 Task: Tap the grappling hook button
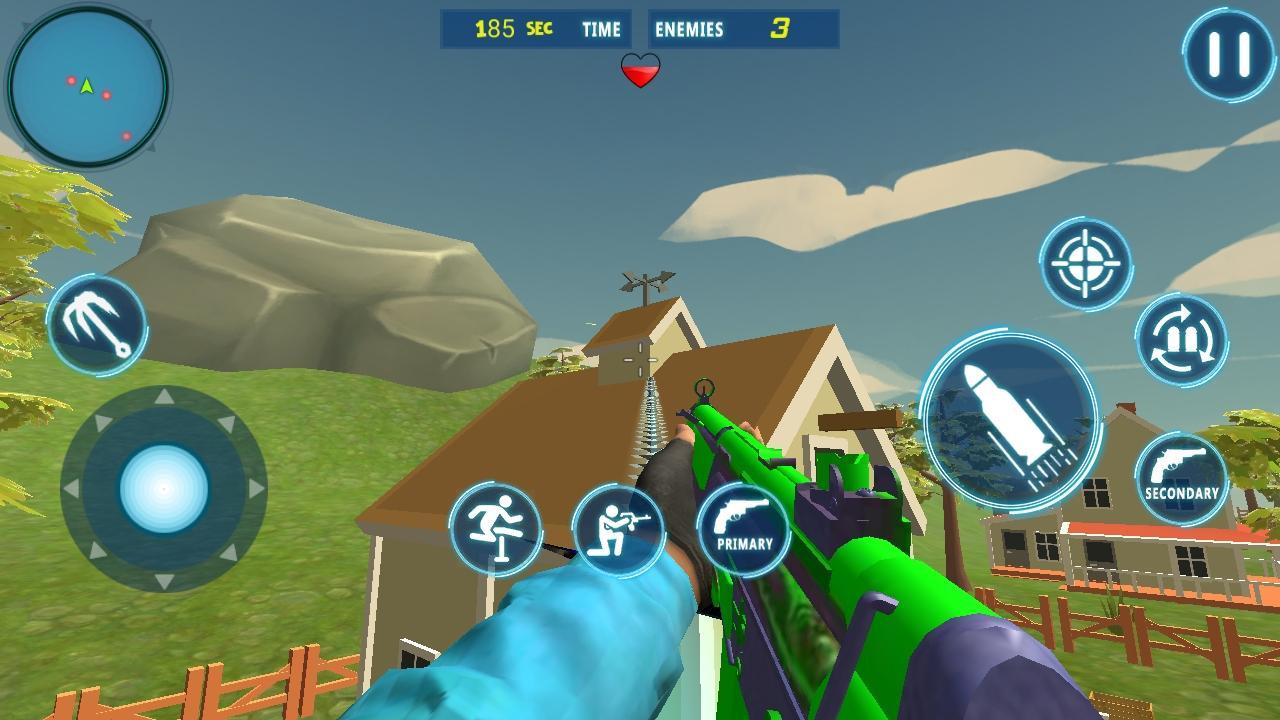(97, 325)
